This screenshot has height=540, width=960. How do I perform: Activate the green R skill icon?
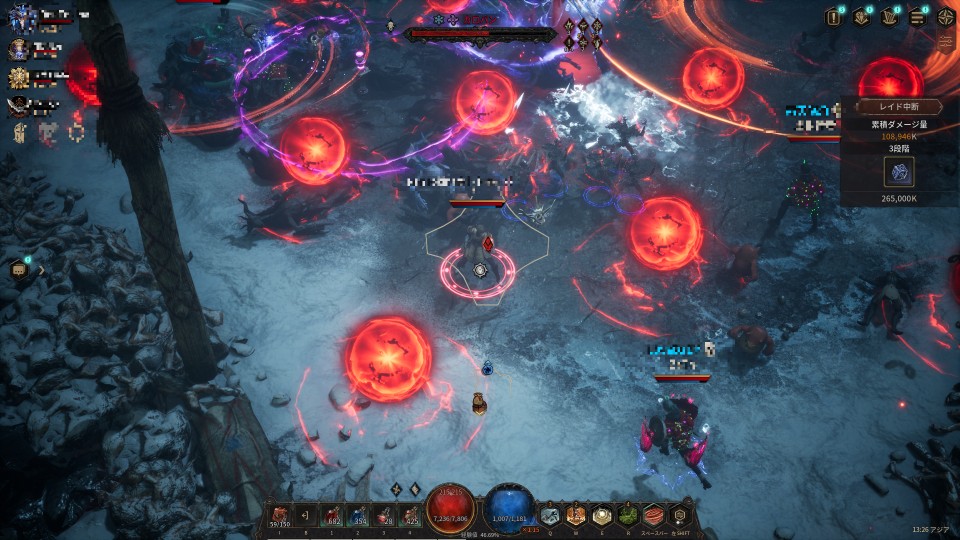coord(628,515)
